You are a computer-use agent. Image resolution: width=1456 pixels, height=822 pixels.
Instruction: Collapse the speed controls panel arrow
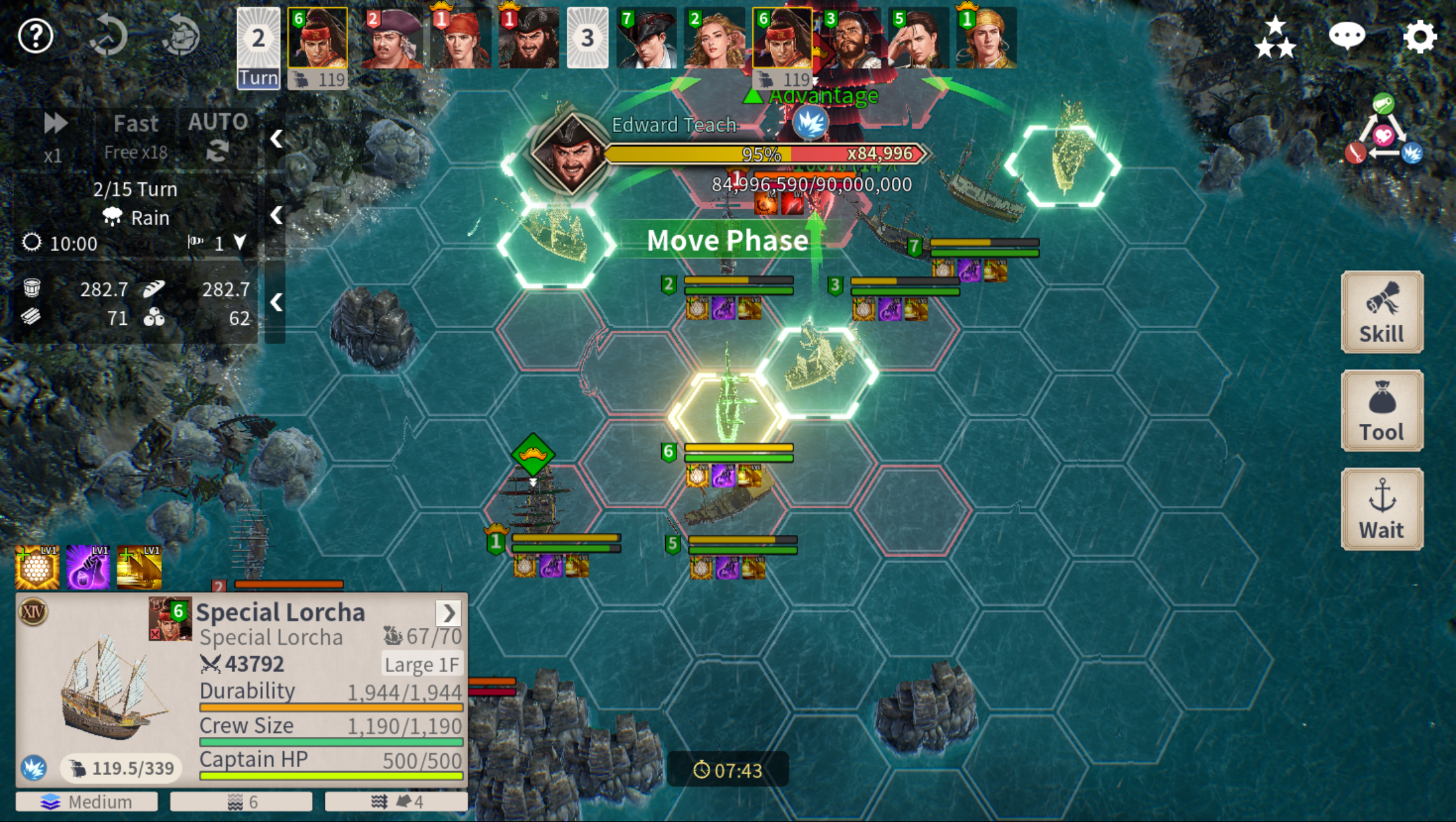point(276,139)
